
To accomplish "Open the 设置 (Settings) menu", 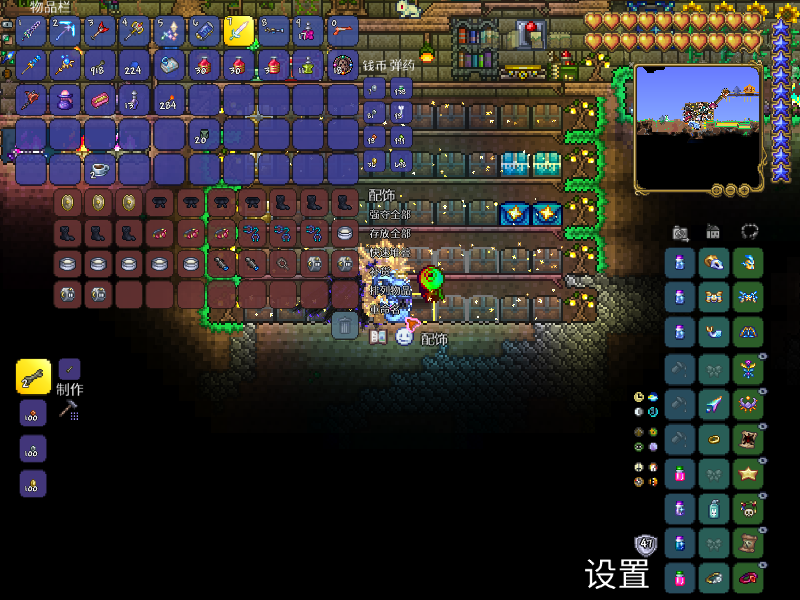I will coord(617,574).
